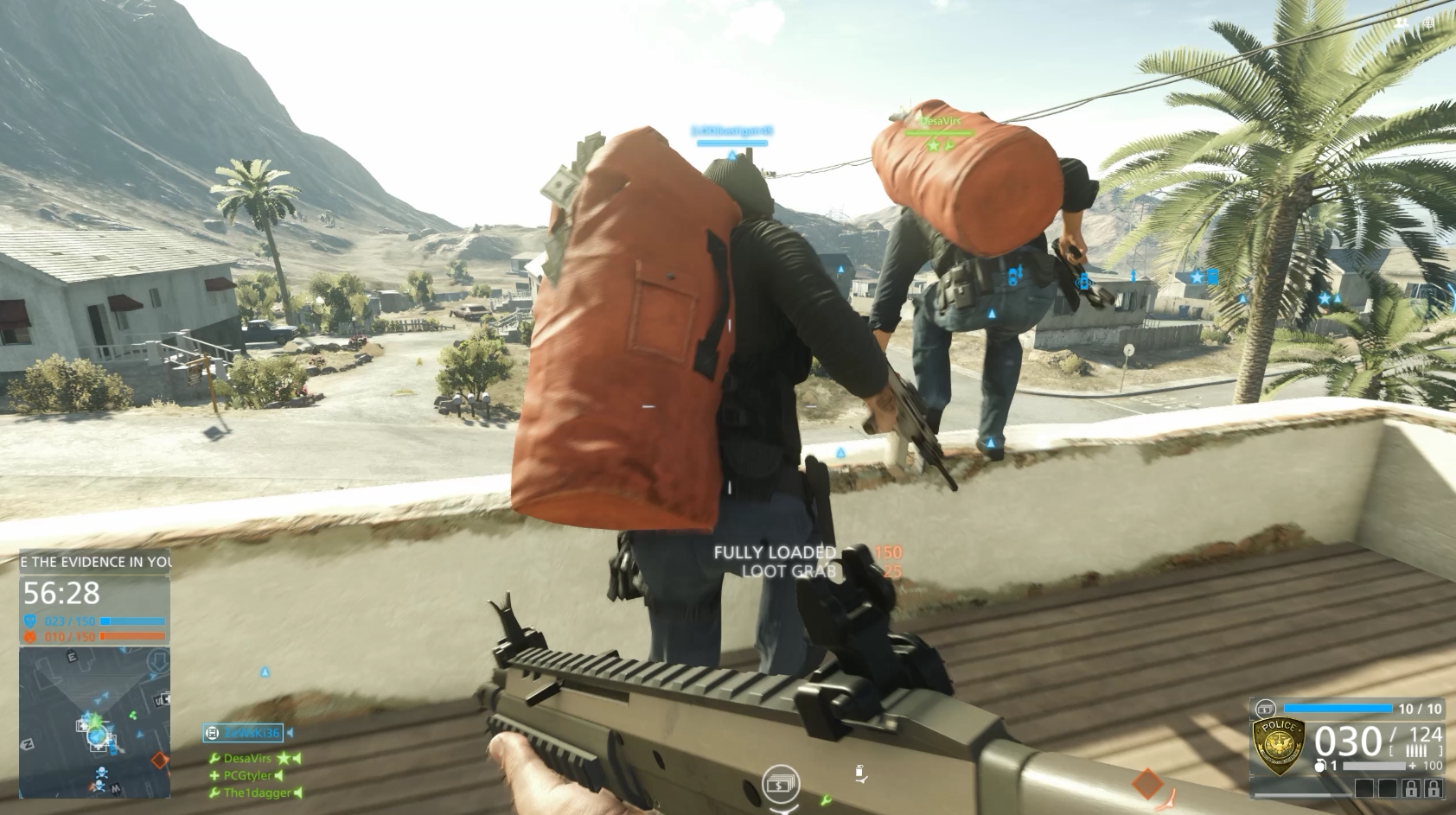Toggle PCGtyler's speaker icon off
1456x815 pixels.
[278, 776]
